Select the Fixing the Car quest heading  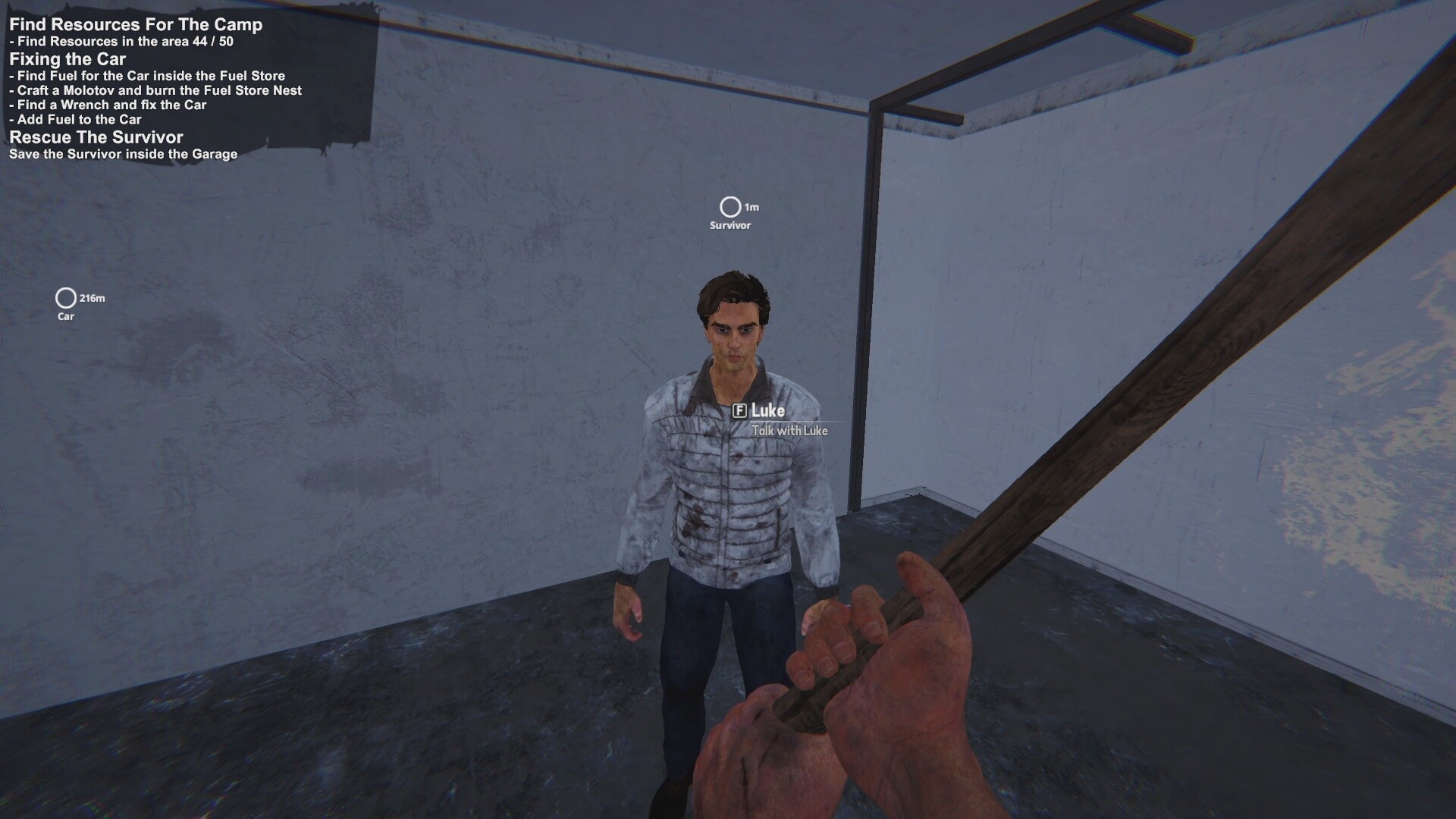(x=67, y=59)
